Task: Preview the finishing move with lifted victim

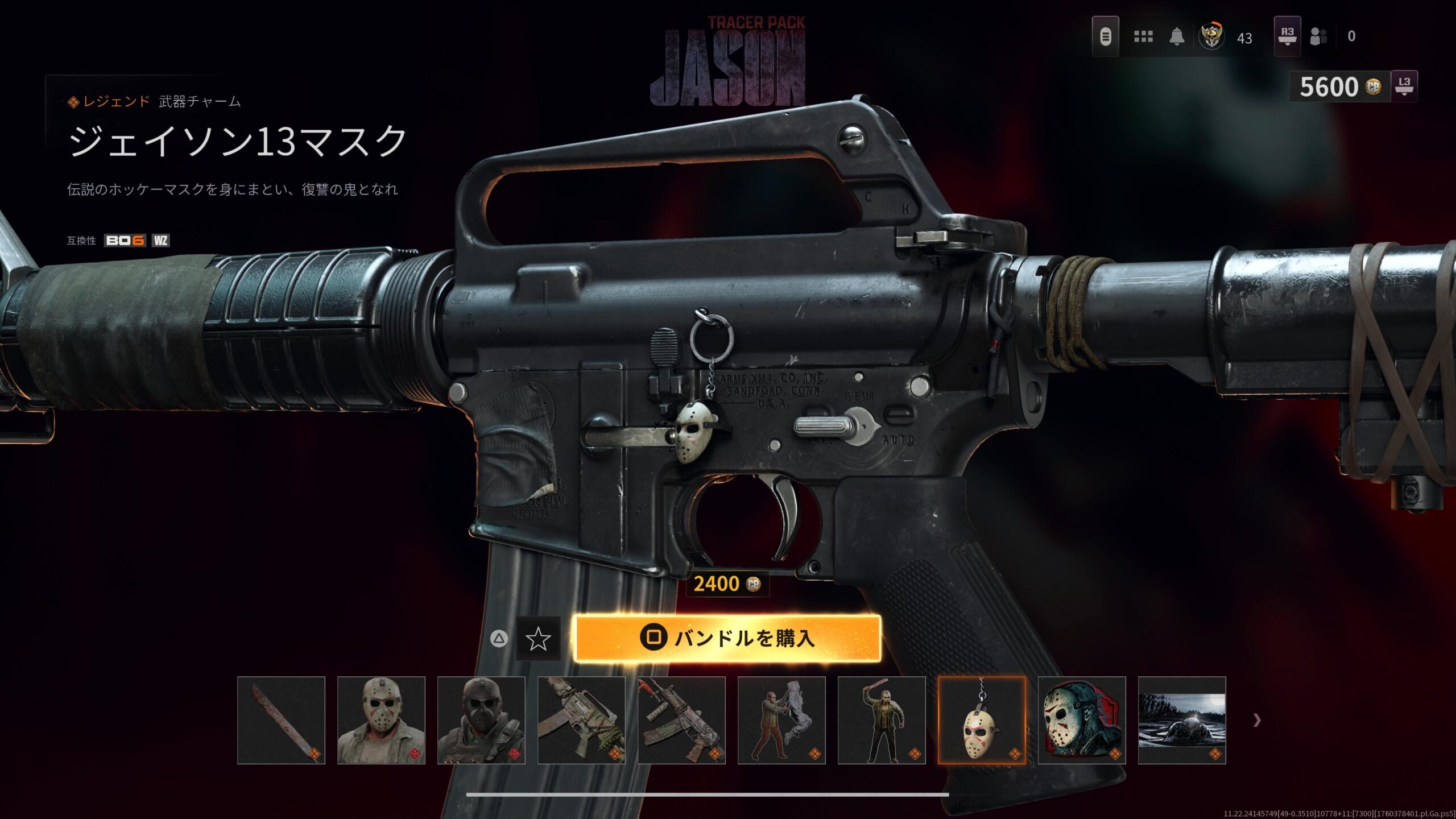Action: tap(781, 720)
